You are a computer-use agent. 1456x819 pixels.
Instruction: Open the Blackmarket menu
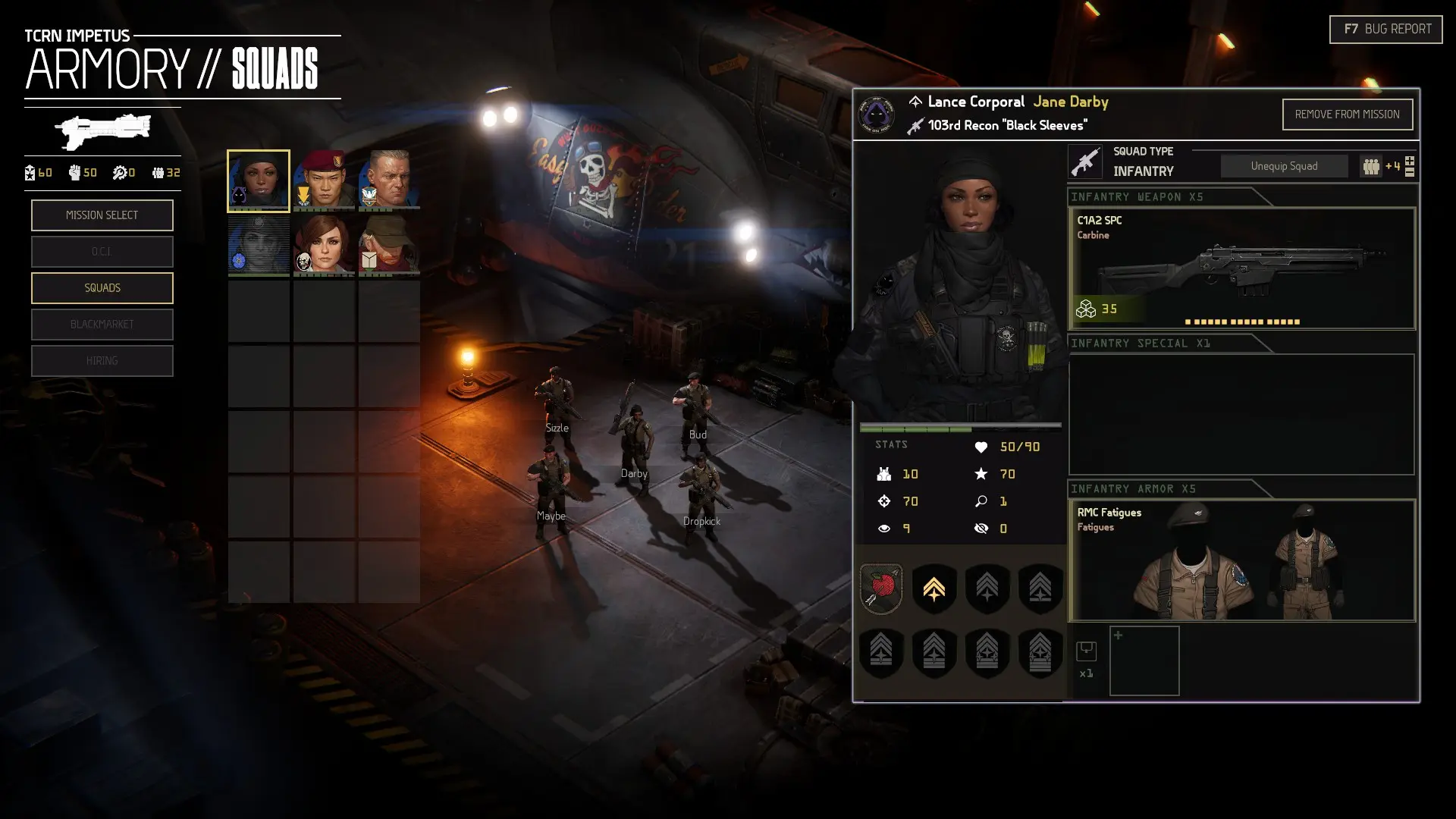pyautogui.click(x=102, y=325)
